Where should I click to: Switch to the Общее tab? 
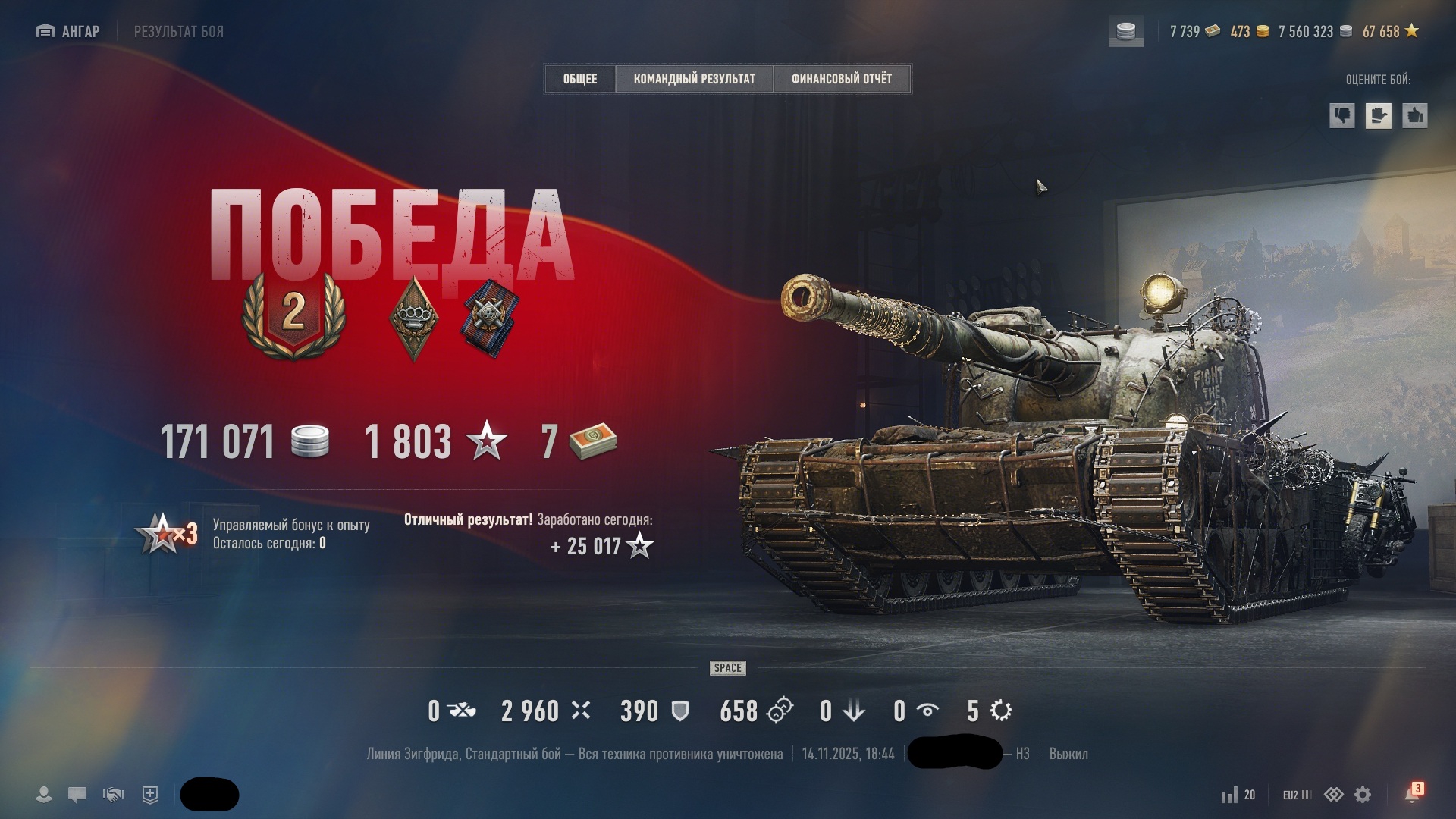click(580, 79)
